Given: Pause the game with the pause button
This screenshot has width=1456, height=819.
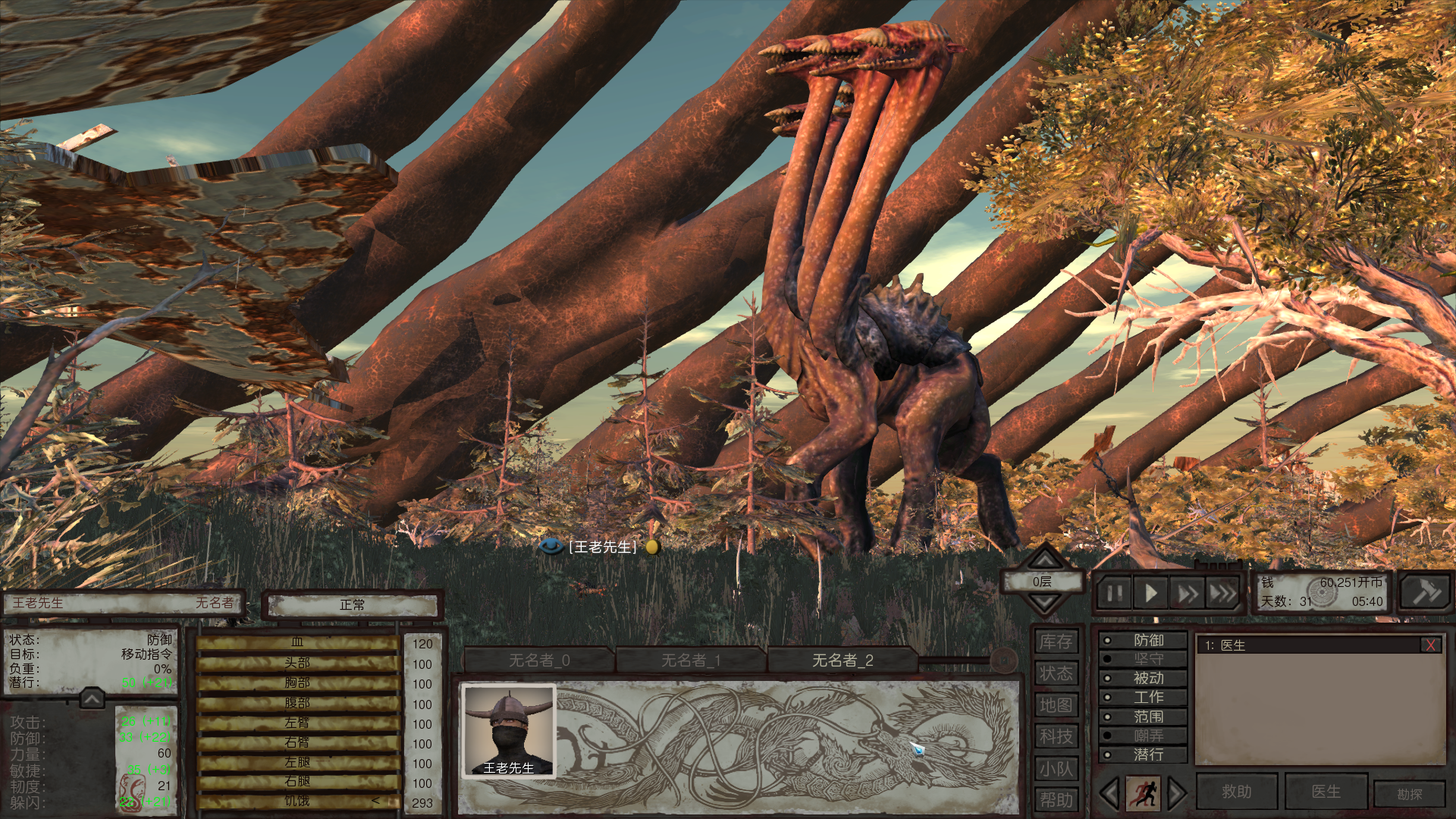Looking at the screenshot, I should click(1114, 593).
